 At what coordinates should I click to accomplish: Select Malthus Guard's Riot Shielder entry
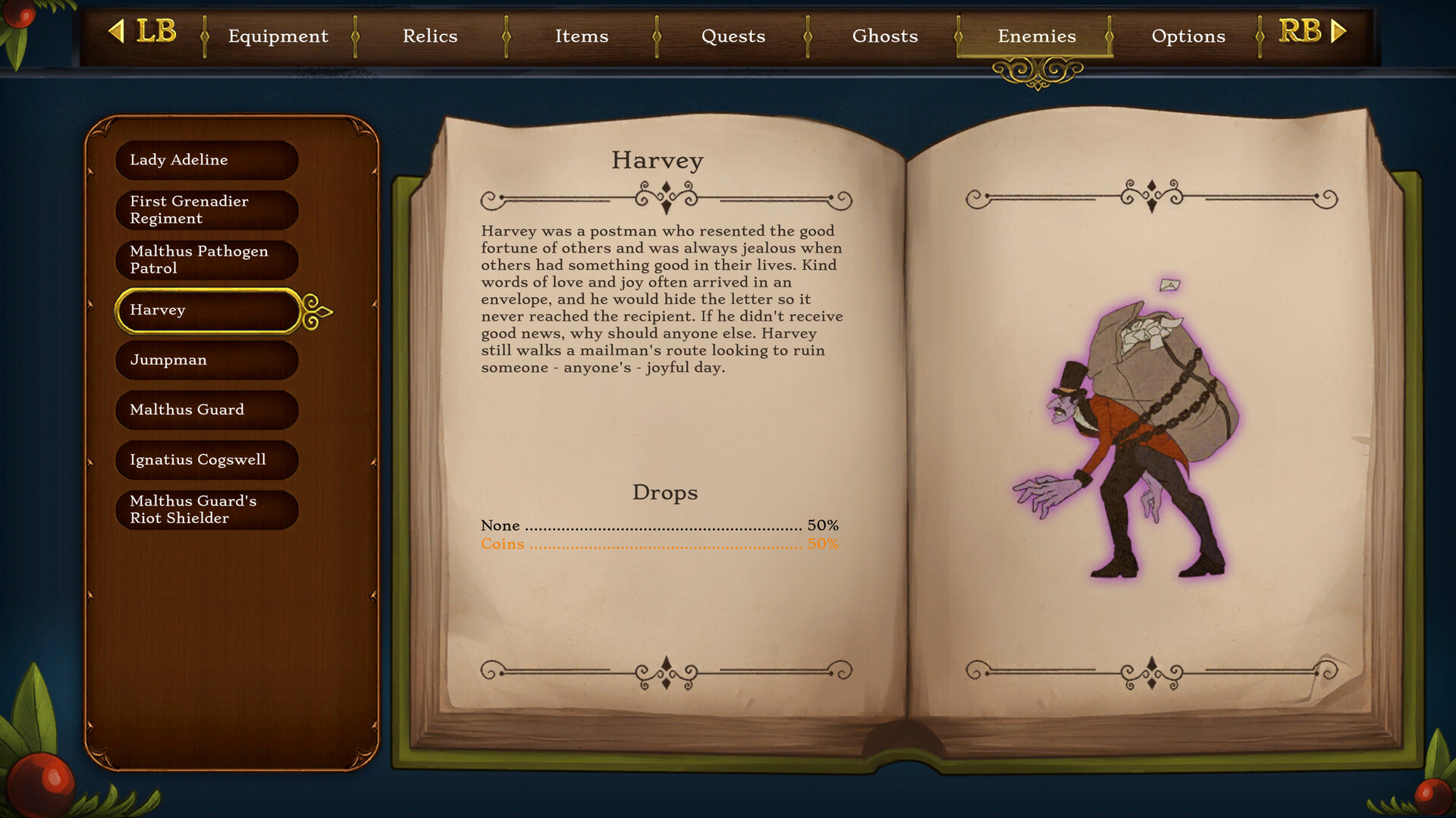[206, 509]
